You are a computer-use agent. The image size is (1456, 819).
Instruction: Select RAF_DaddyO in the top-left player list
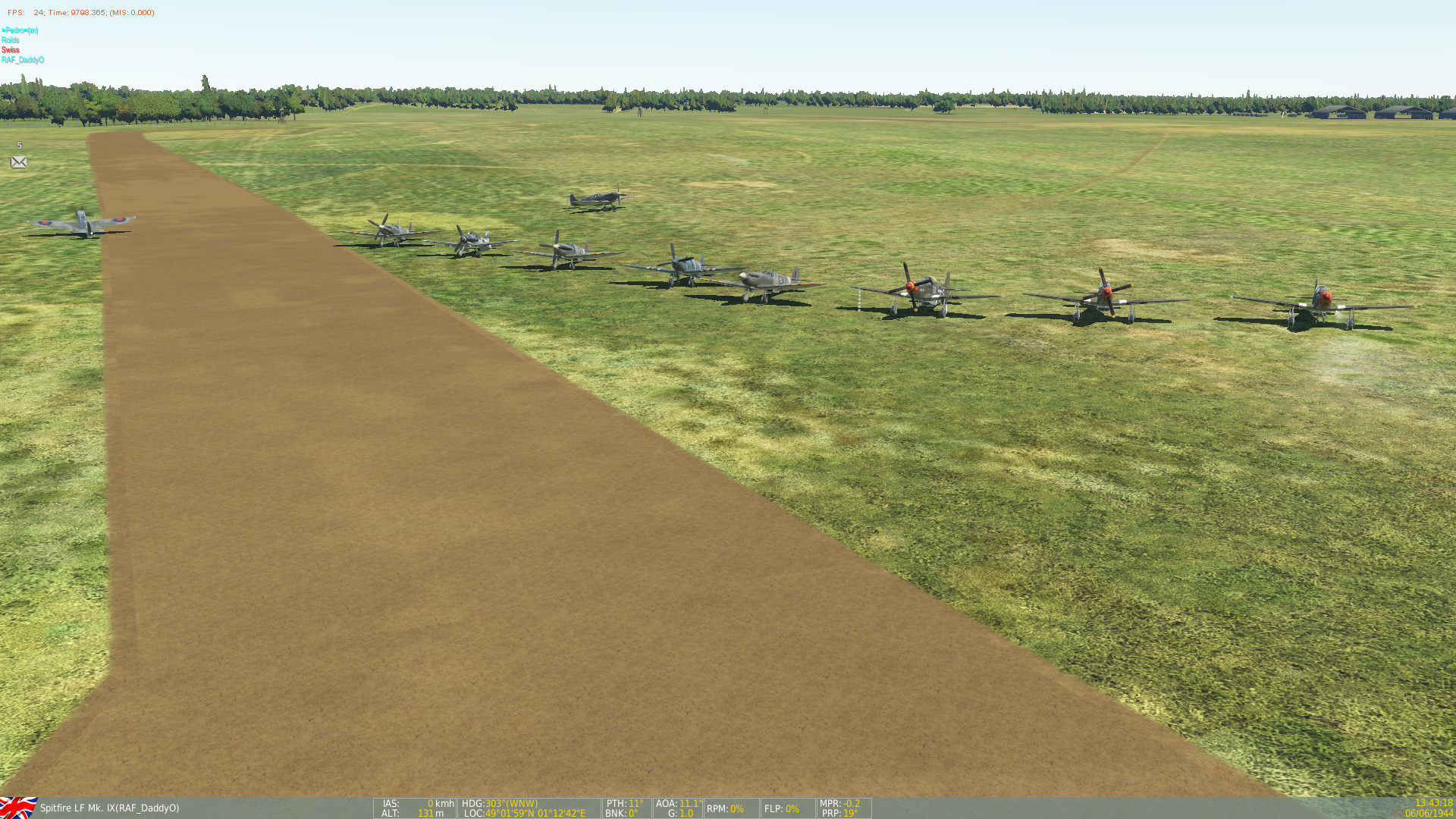click(23, 60)
